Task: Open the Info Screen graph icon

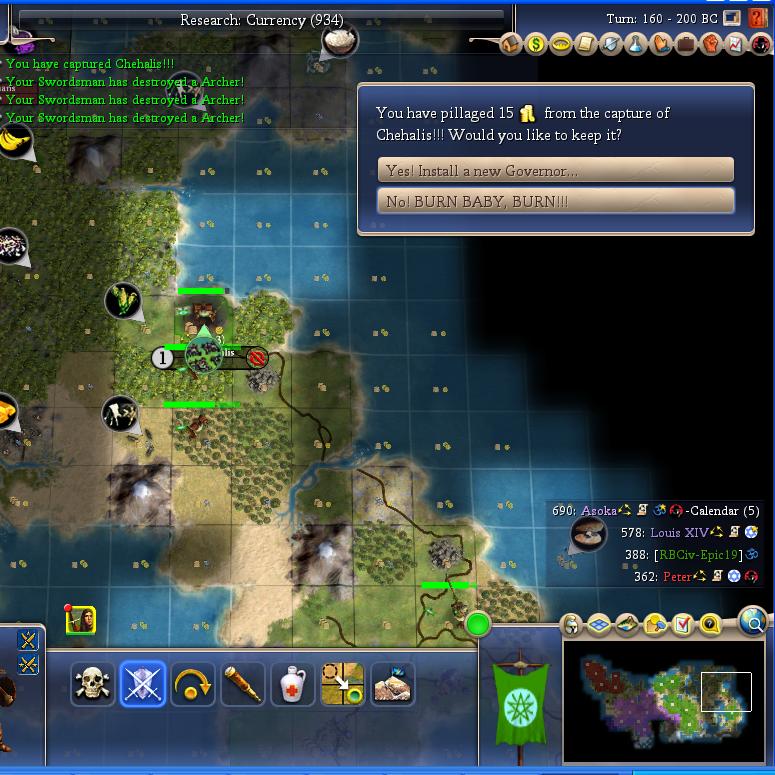Action: click(736, 45)
